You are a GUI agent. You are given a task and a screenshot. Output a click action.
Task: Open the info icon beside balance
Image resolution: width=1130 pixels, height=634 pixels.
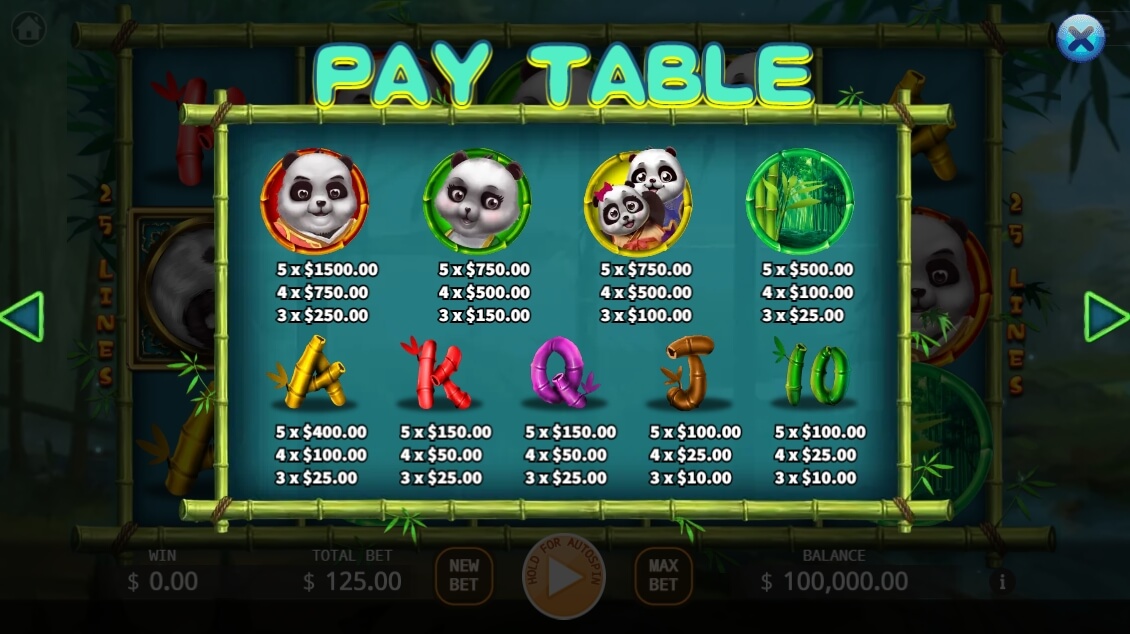point(1000,581)
